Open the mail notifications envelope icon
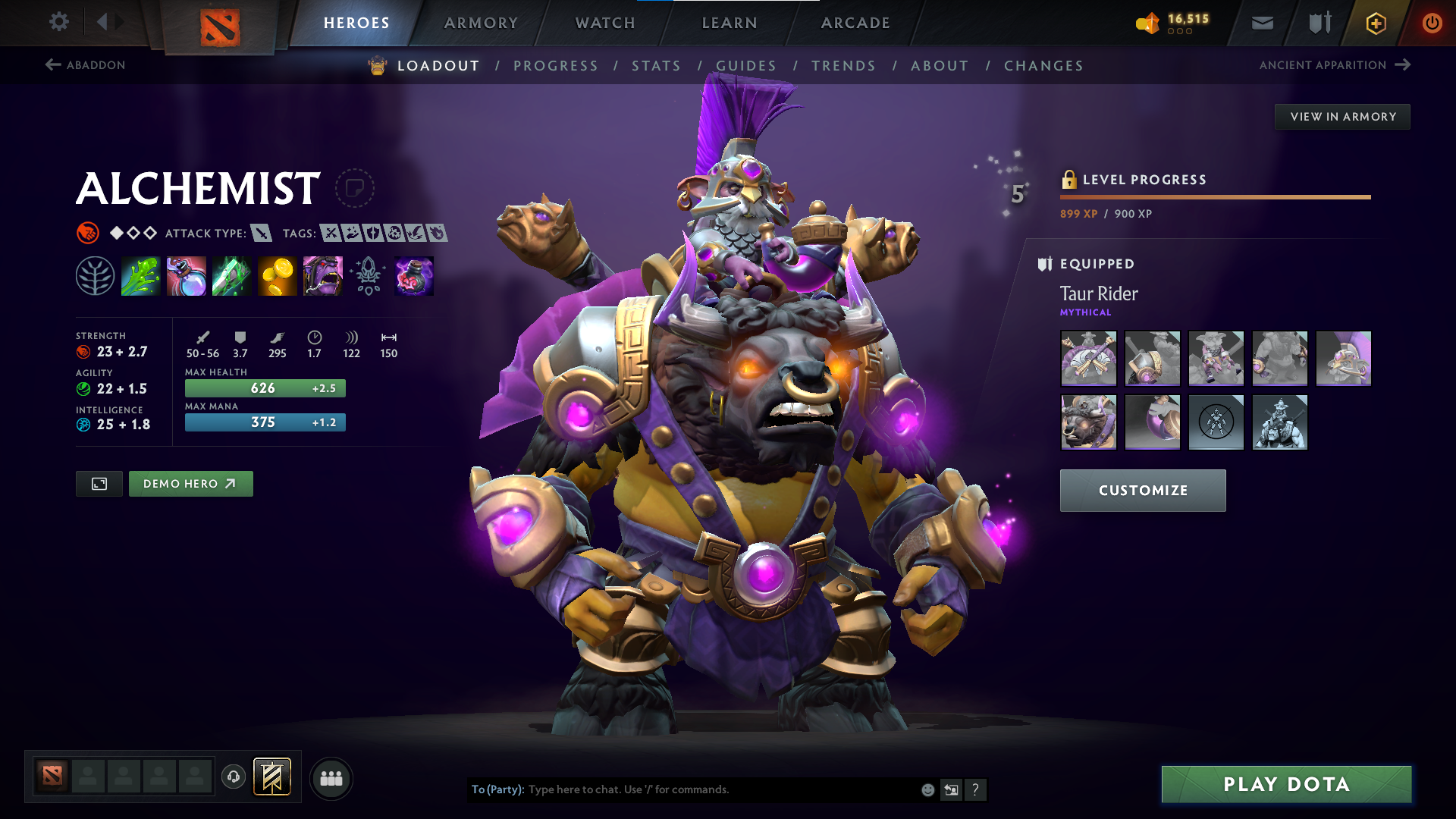The height and width of the screenshot is (819, 1456). (1261, 23)
